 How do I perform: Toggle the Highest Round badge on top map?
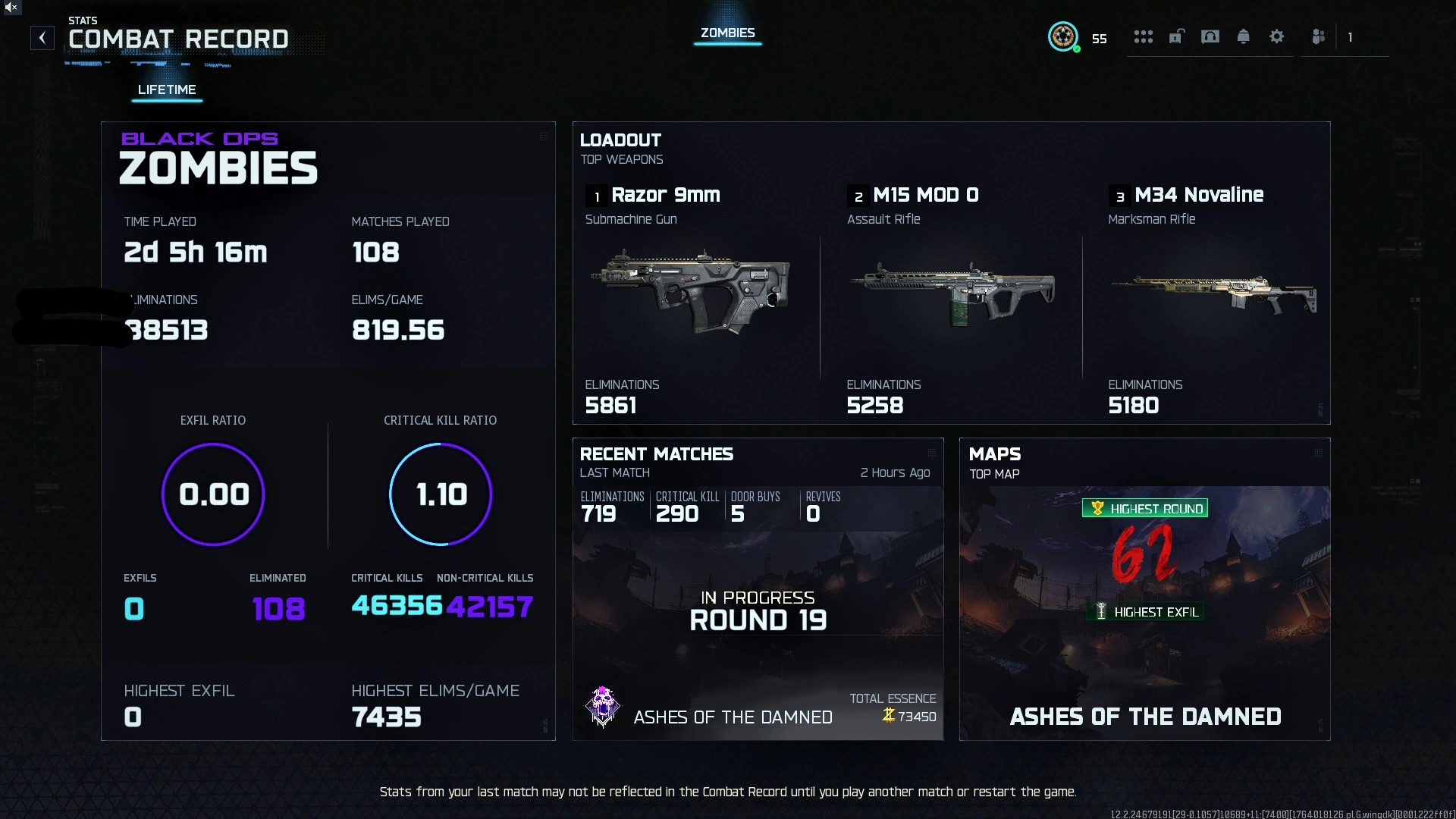pos(1144,508)
